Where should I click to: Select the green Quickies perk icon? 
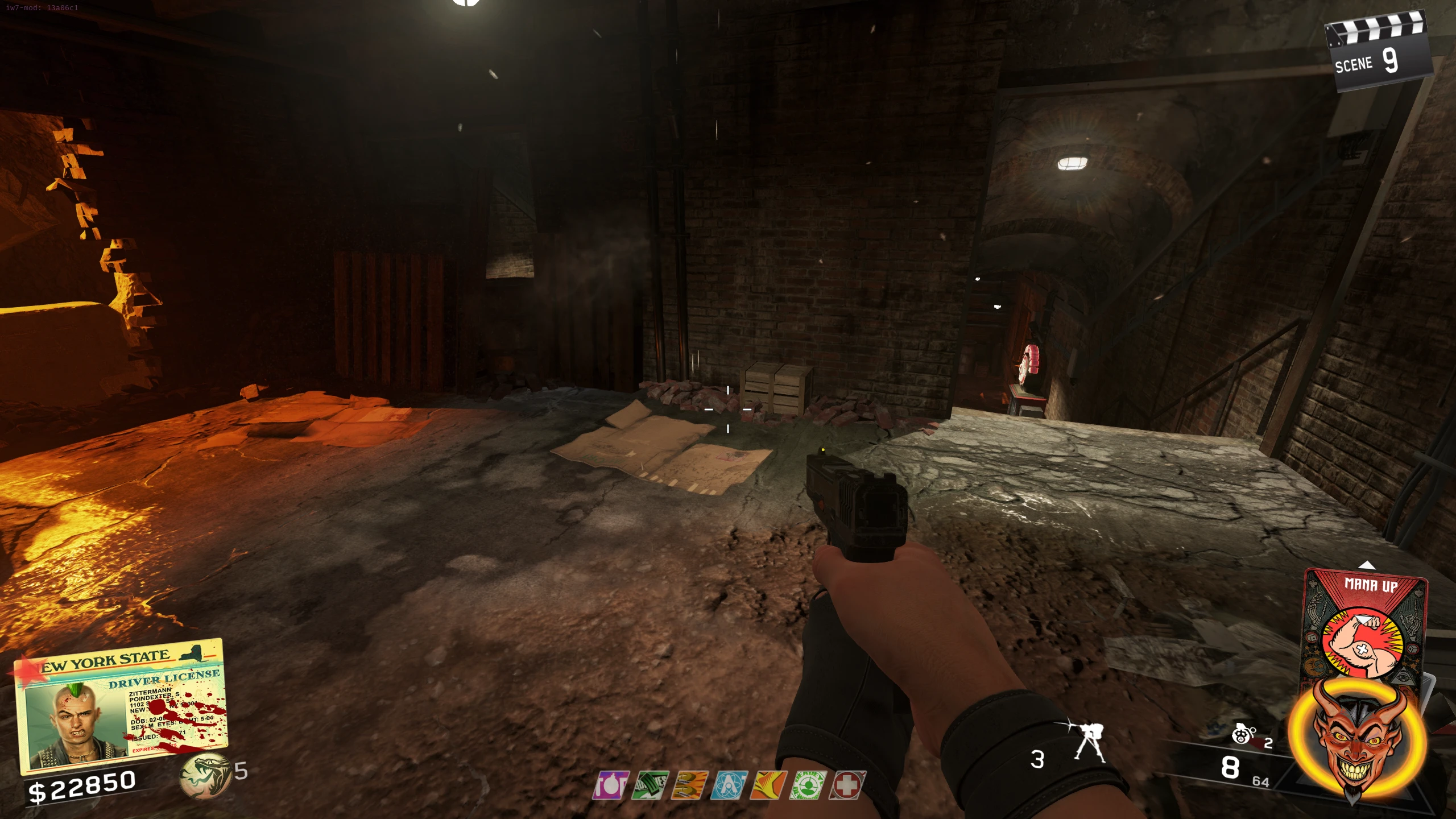pos(650,785)
